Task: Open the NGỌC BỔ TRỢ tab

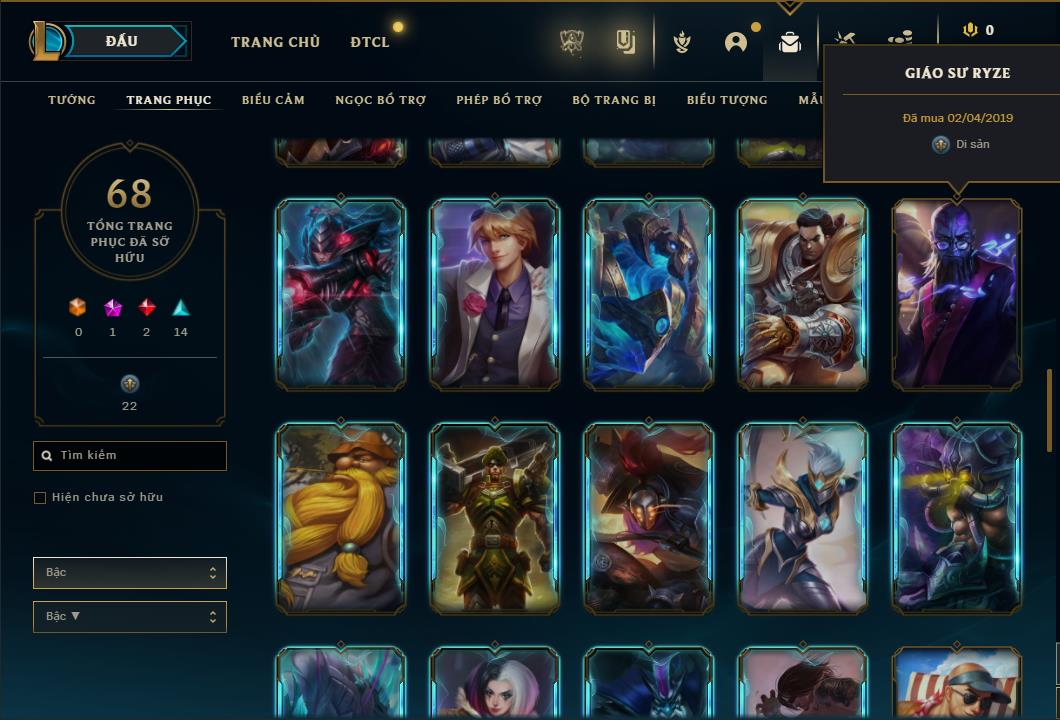Action: pos(380,100)
